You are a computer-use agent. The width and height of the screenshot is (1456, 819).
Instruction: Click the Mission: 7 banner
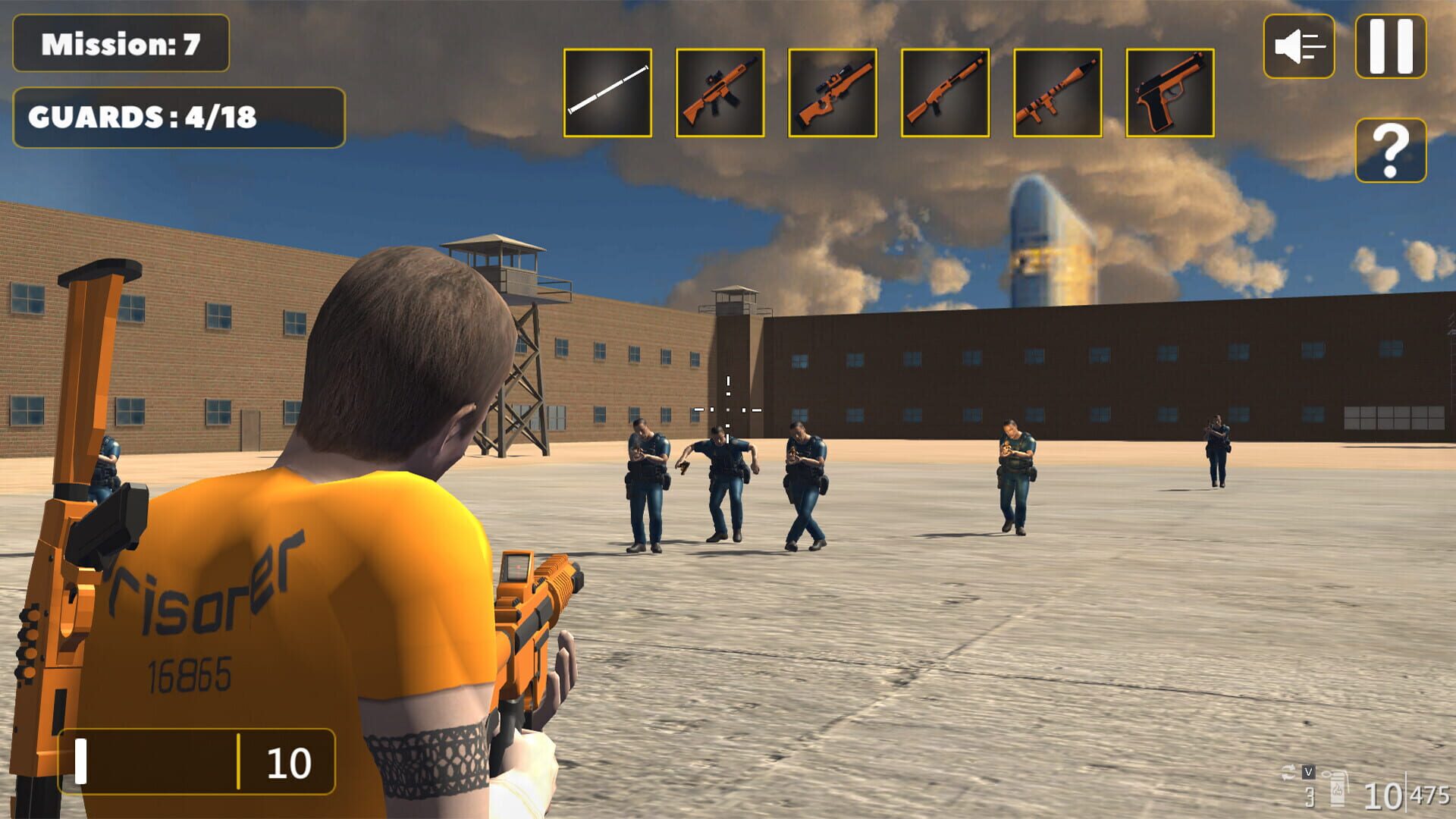[x=121, y=43]
